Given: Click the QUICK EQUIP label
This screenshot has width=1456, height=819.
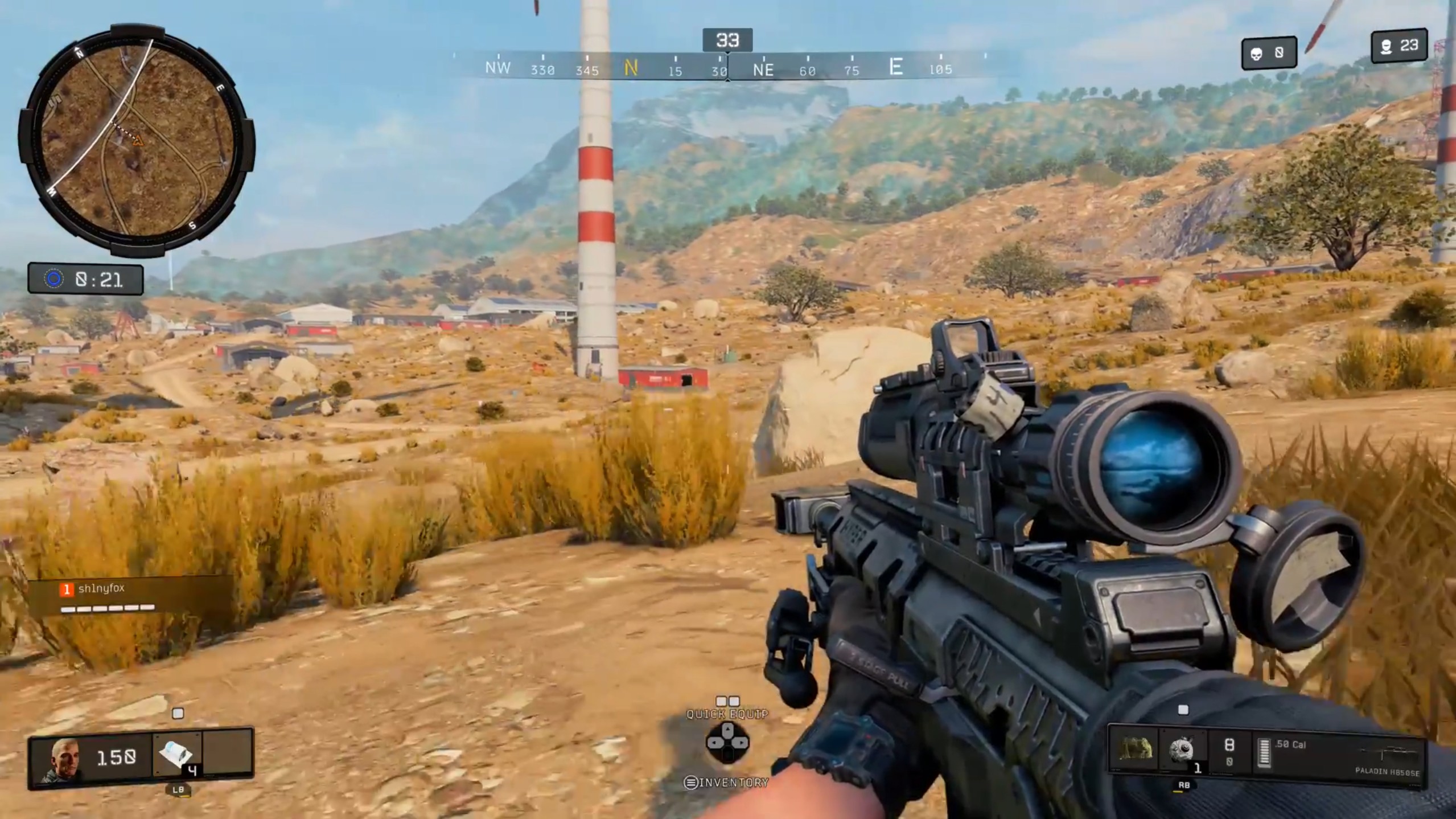Looking at the screenshot, I should (x=727, y=713).
